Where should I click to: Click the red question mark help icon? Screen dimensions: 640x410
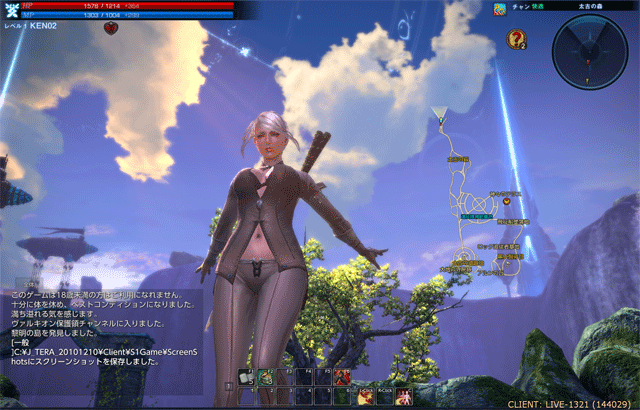pos(516,39)
